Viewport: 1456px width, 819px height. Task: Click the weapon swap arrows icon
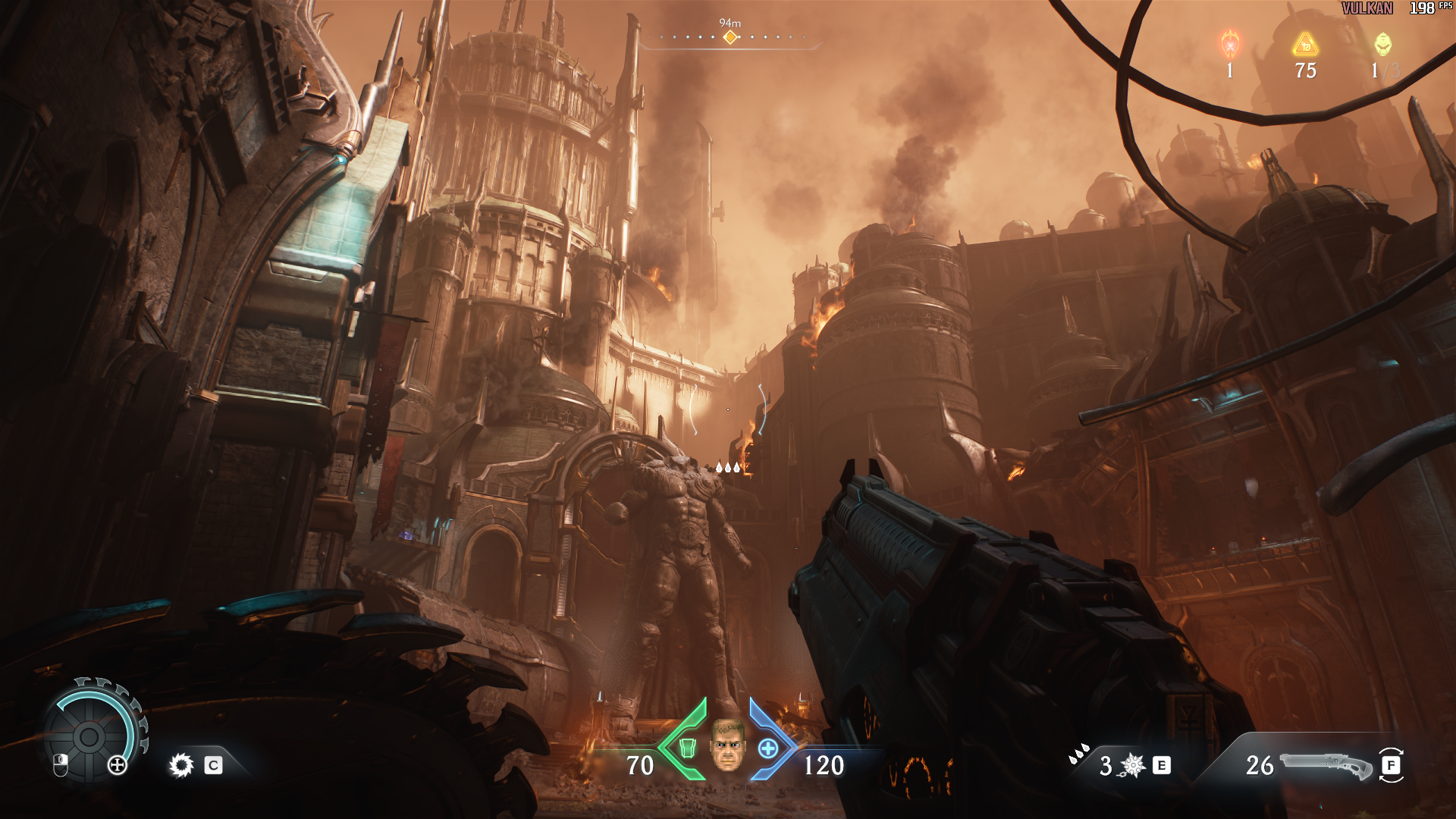pos(1392,765)
